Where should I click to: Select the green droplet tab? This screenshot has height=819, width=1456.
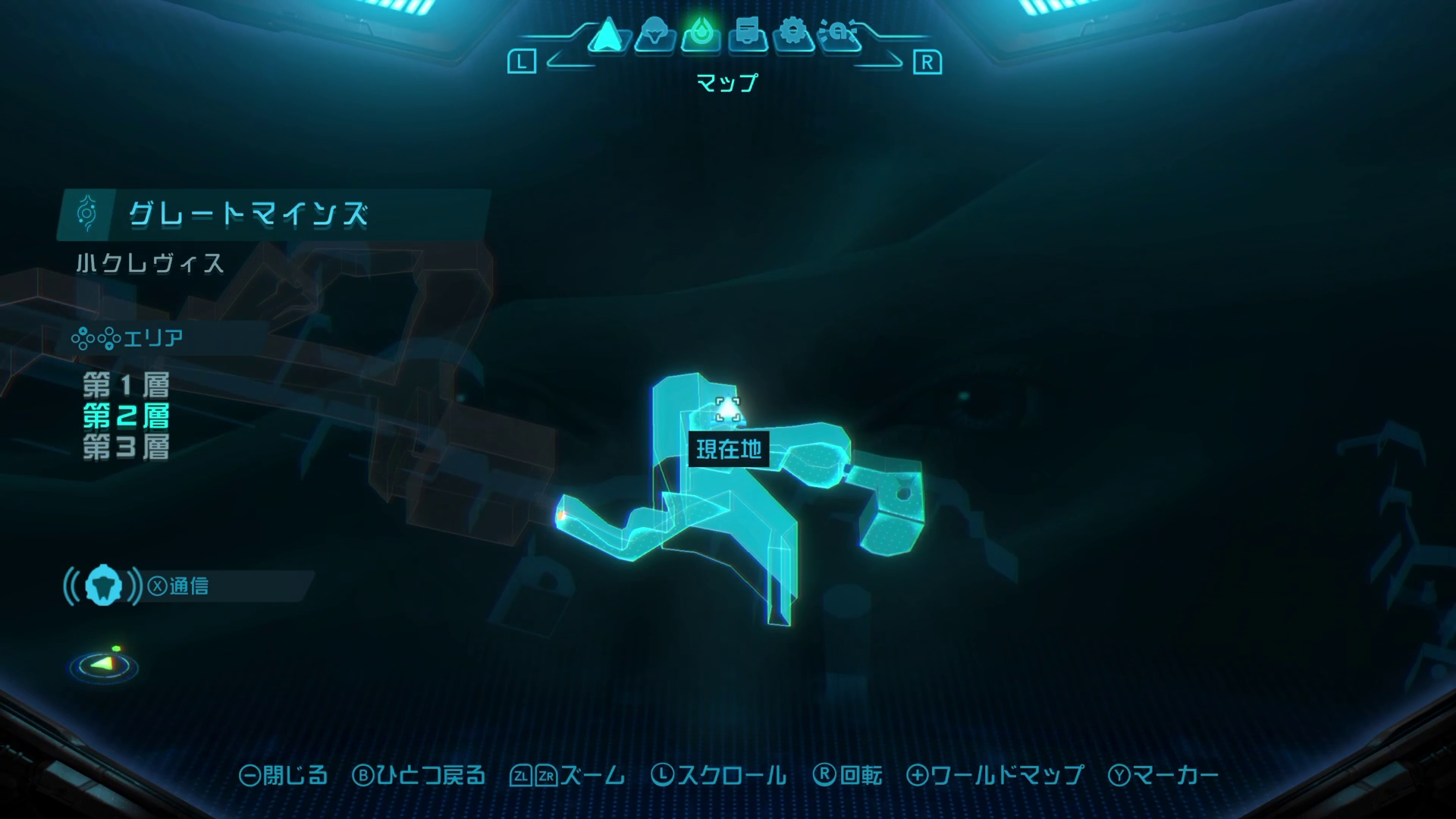pyautogui.click(x=701, y=35)
